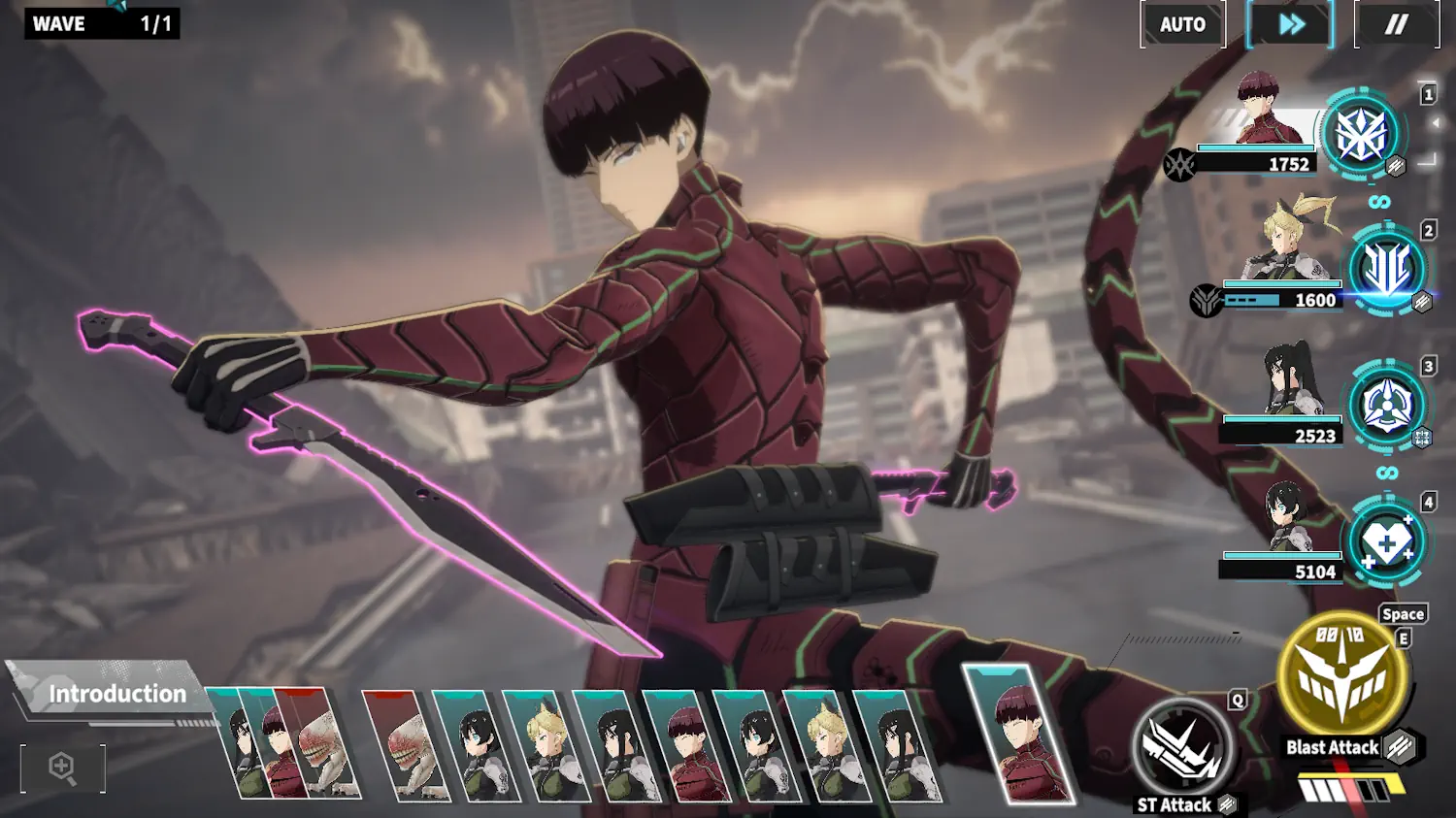Click the magnifier inspect icon
Viewport: 1456px width, 818px height.
62,768
